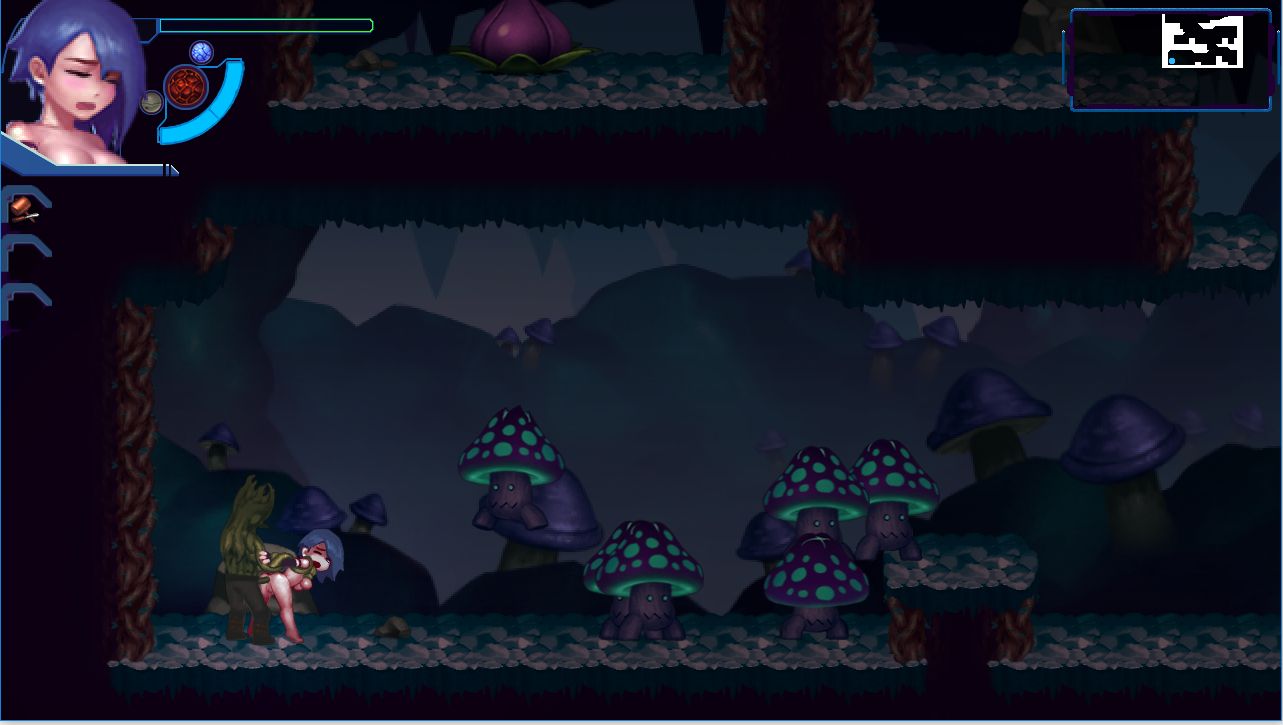Choose the hammer item slot
1283x725 pixels.
click(23, 208)
